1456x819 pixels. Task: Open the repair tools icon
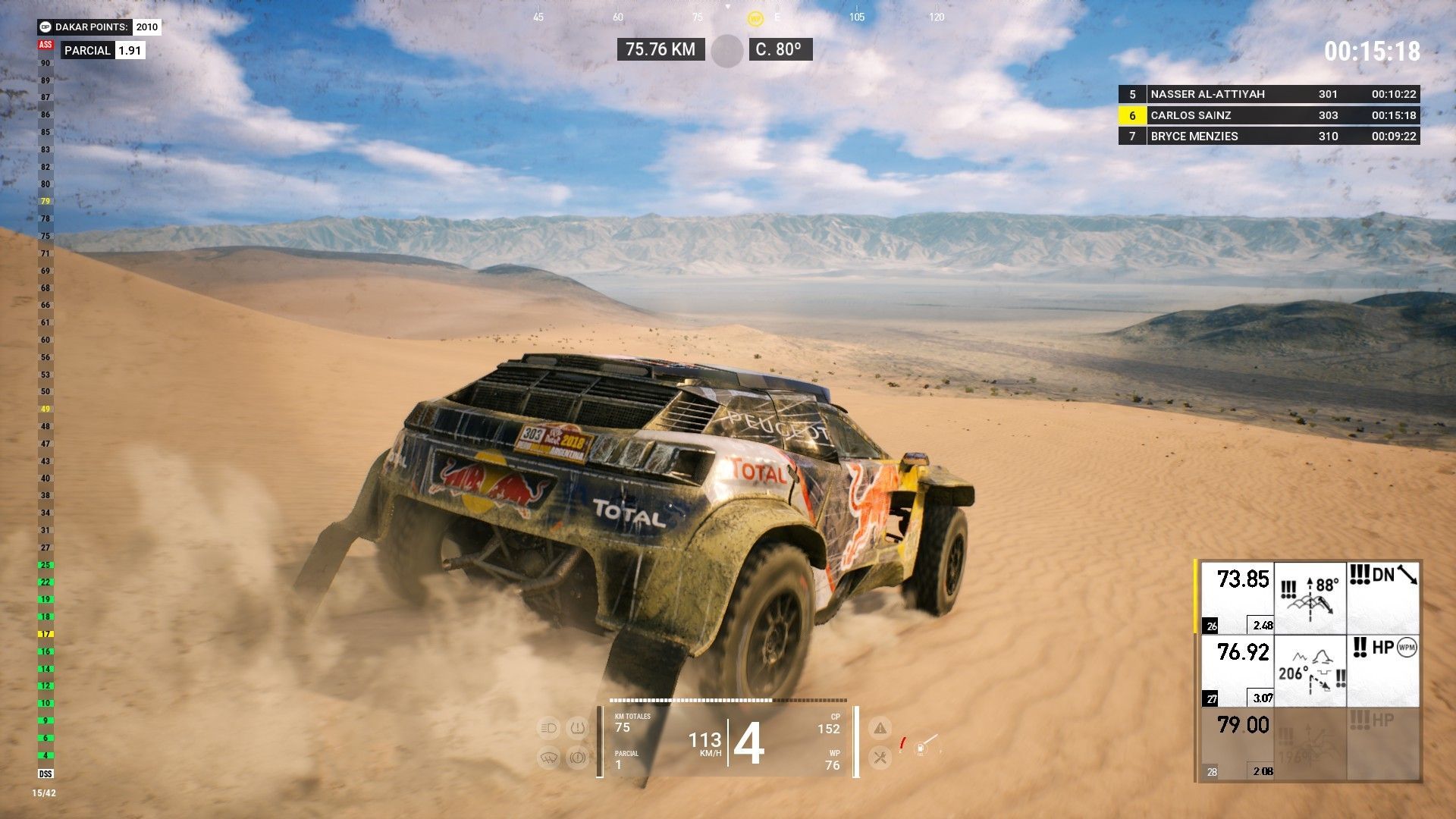[x=880, y=757]
